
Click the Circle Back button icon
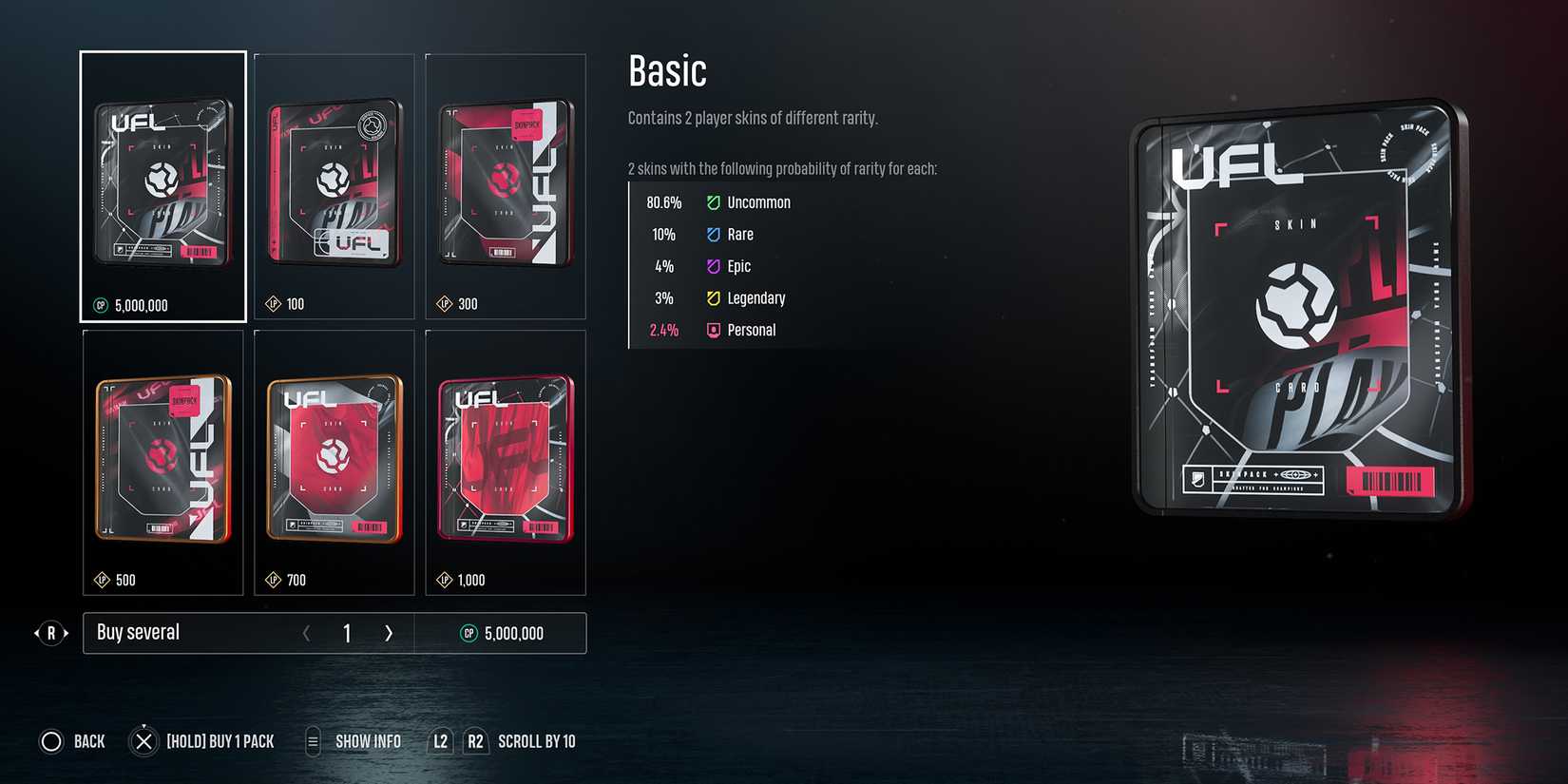52,741
